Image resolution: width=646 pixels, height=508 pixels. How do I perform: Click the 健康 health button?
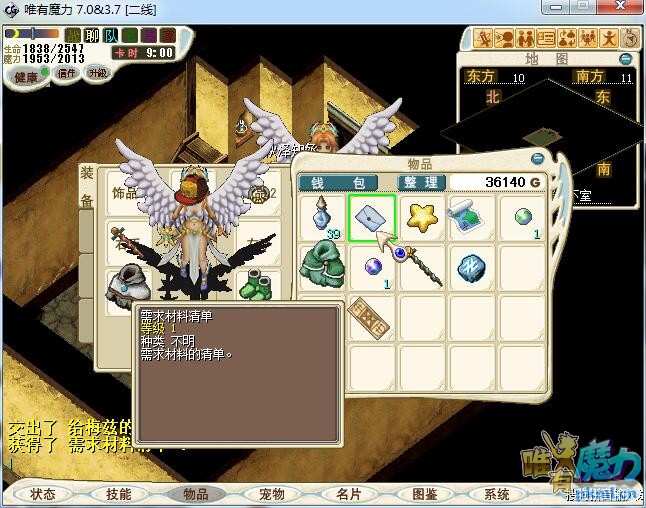[25, 77]
